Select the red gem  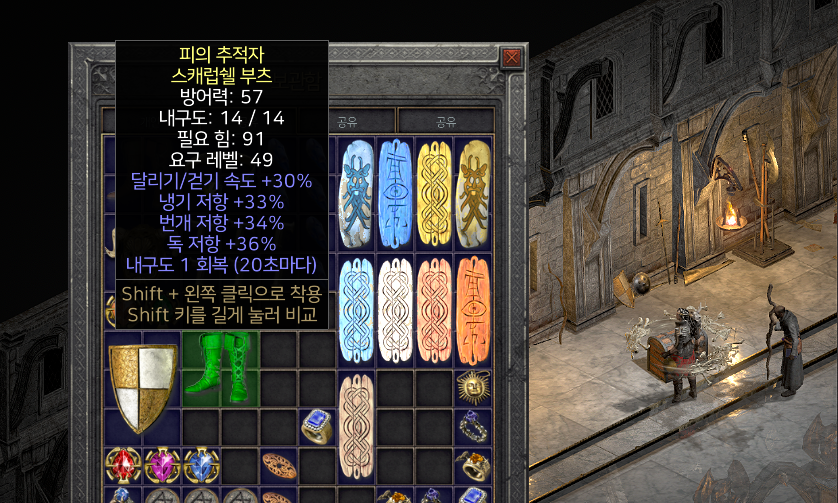123,467
